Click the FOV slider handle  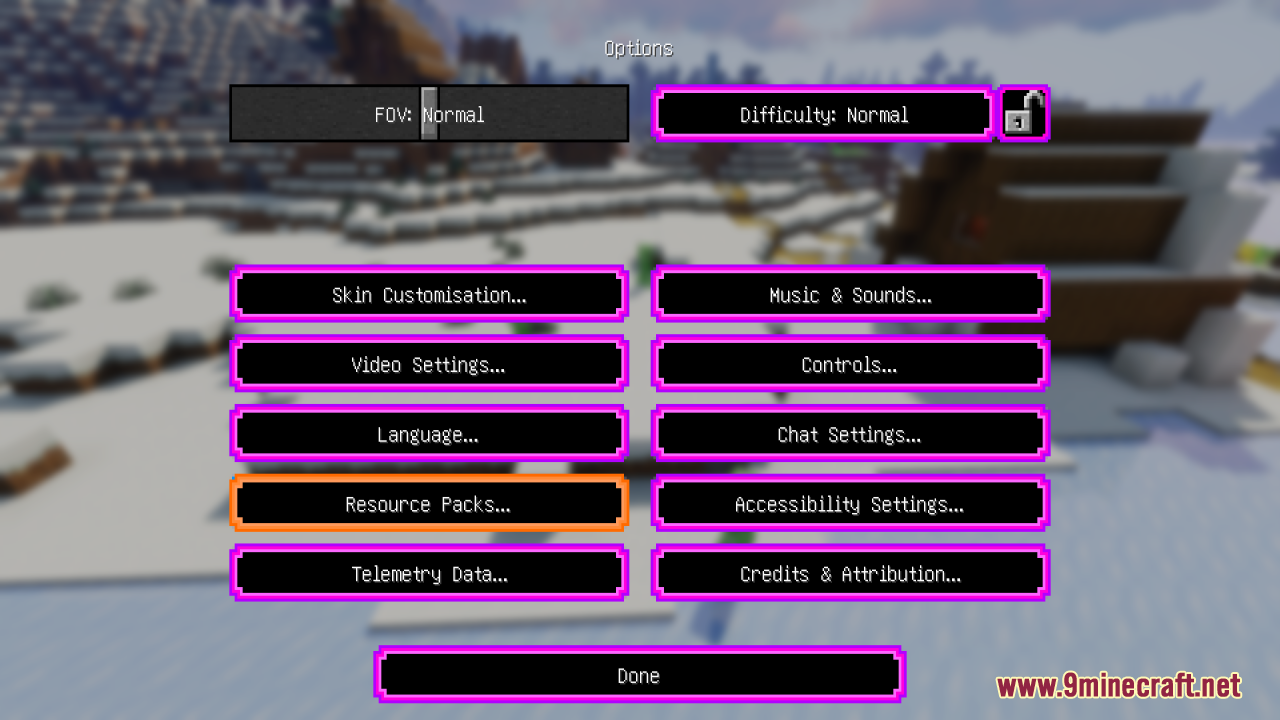pos(428,113)
